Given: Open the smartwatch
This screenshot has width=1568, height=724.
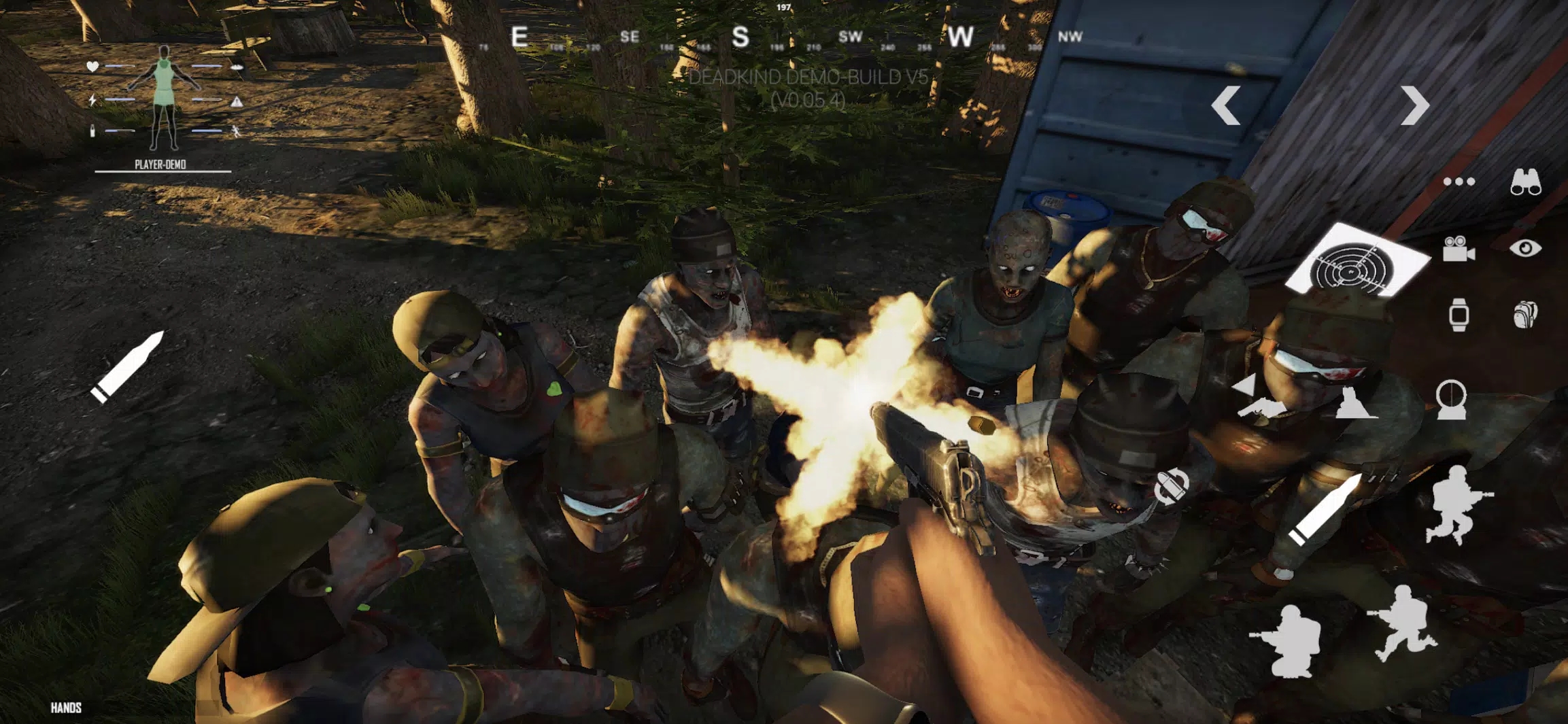Looking at the screenshot, I should (x=1459, y=315).
